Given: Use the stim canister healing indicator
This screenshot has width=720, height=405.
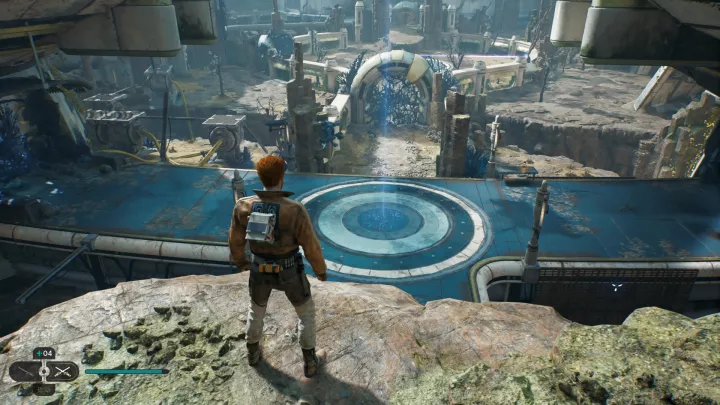Looking at the screenshot, I should [43, 353].
